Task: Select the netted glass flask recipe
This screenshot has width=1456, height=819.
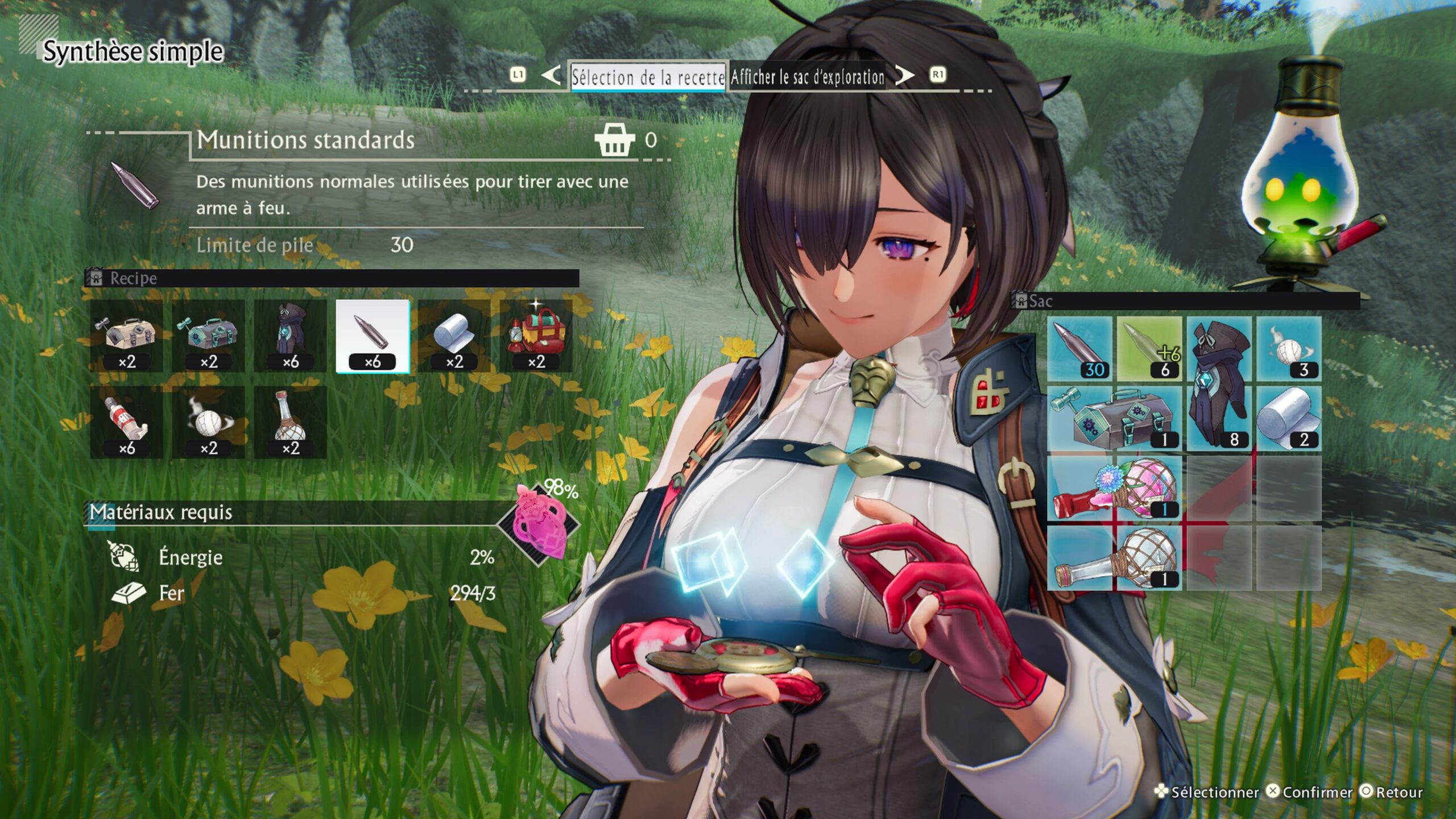Action: click(290, 423)
